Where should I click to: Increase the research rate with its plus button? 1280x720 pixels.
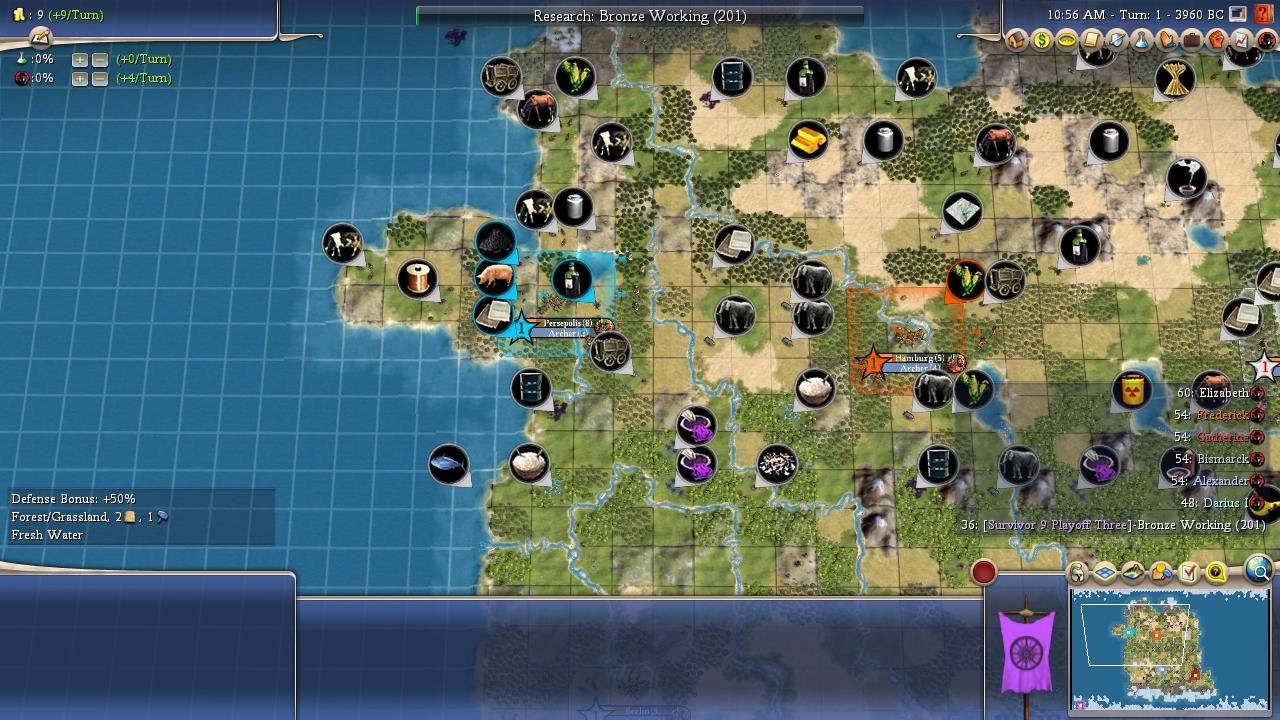(x=79, y=59)
